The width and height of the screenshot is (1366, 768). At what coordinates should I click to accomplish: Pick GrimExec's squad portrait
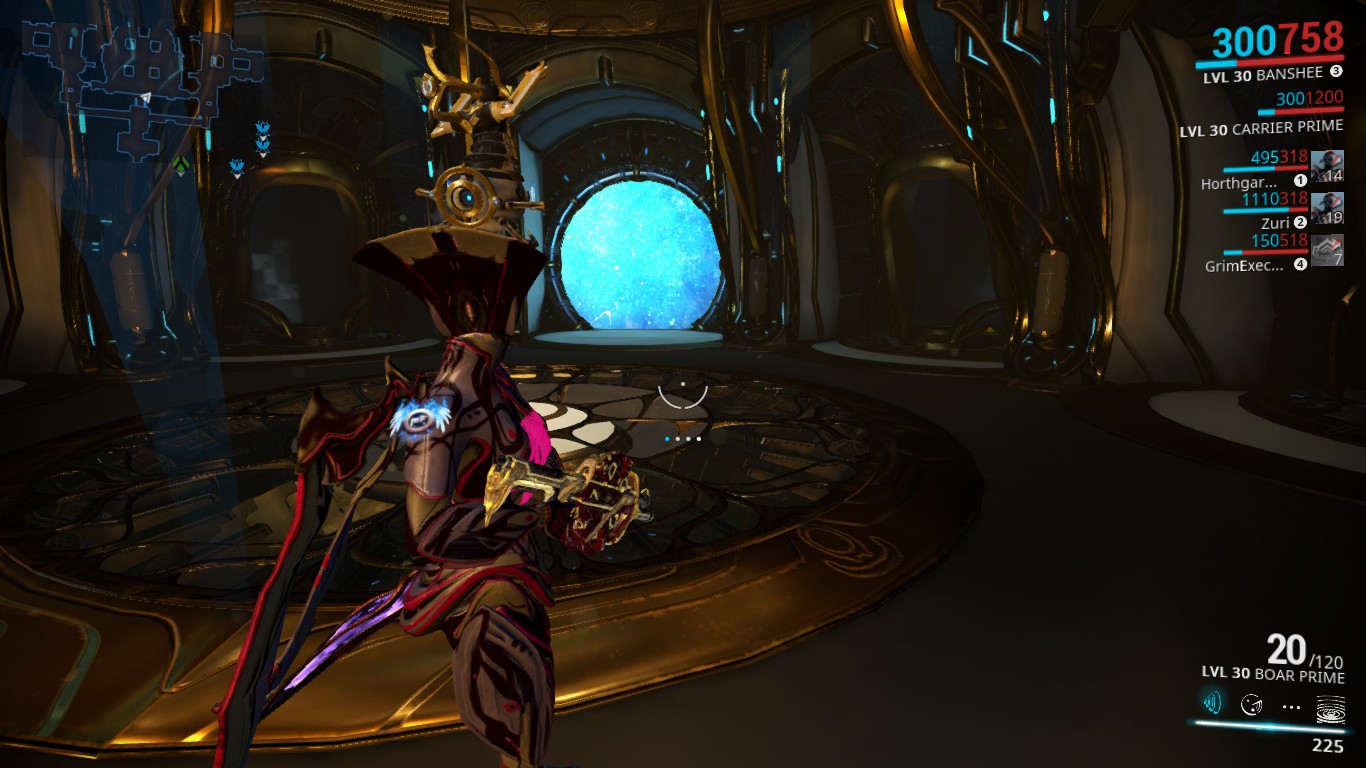pyautogui.click(x=1327, y=250)
